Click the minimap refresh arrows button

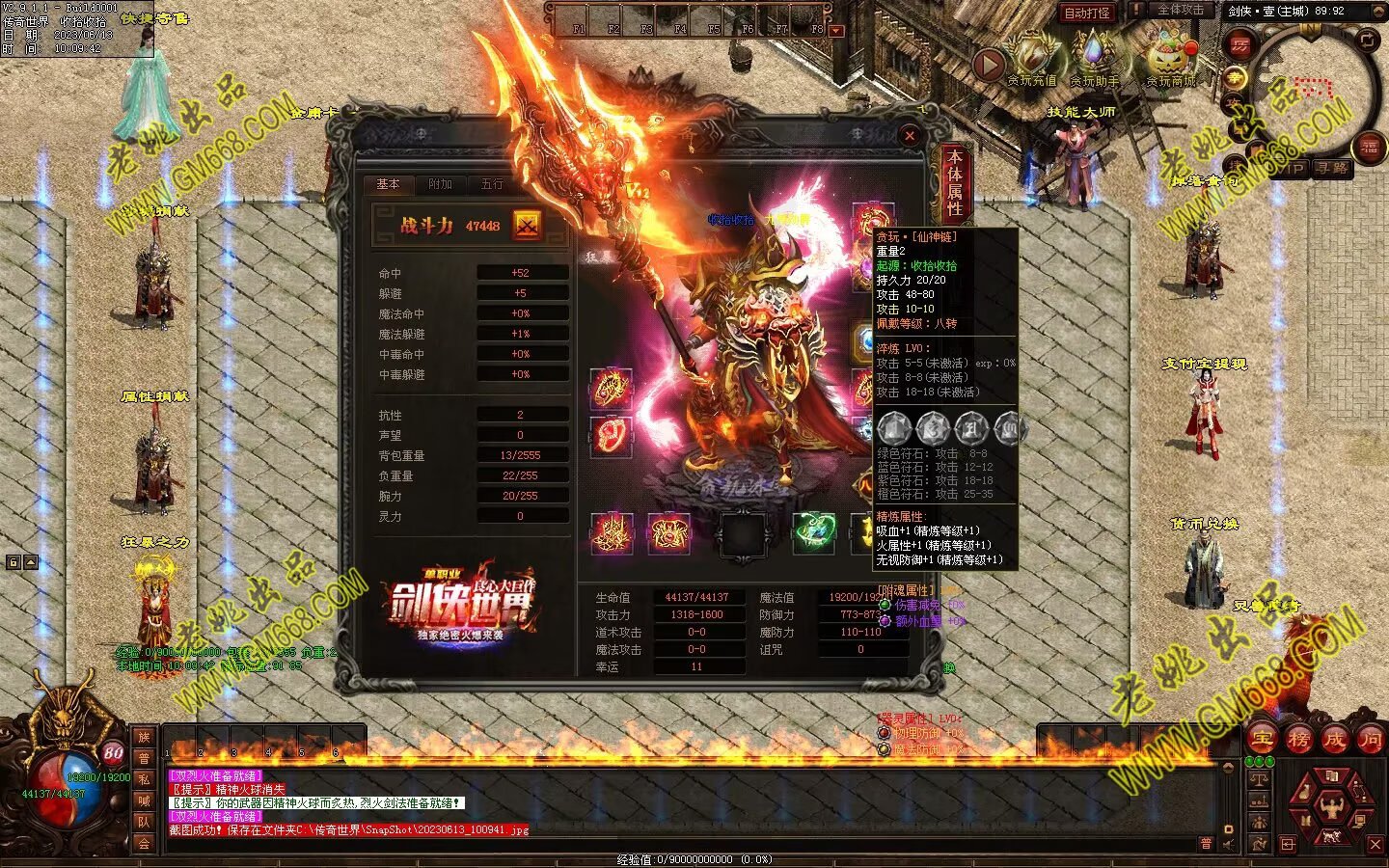pos(1368,40)
